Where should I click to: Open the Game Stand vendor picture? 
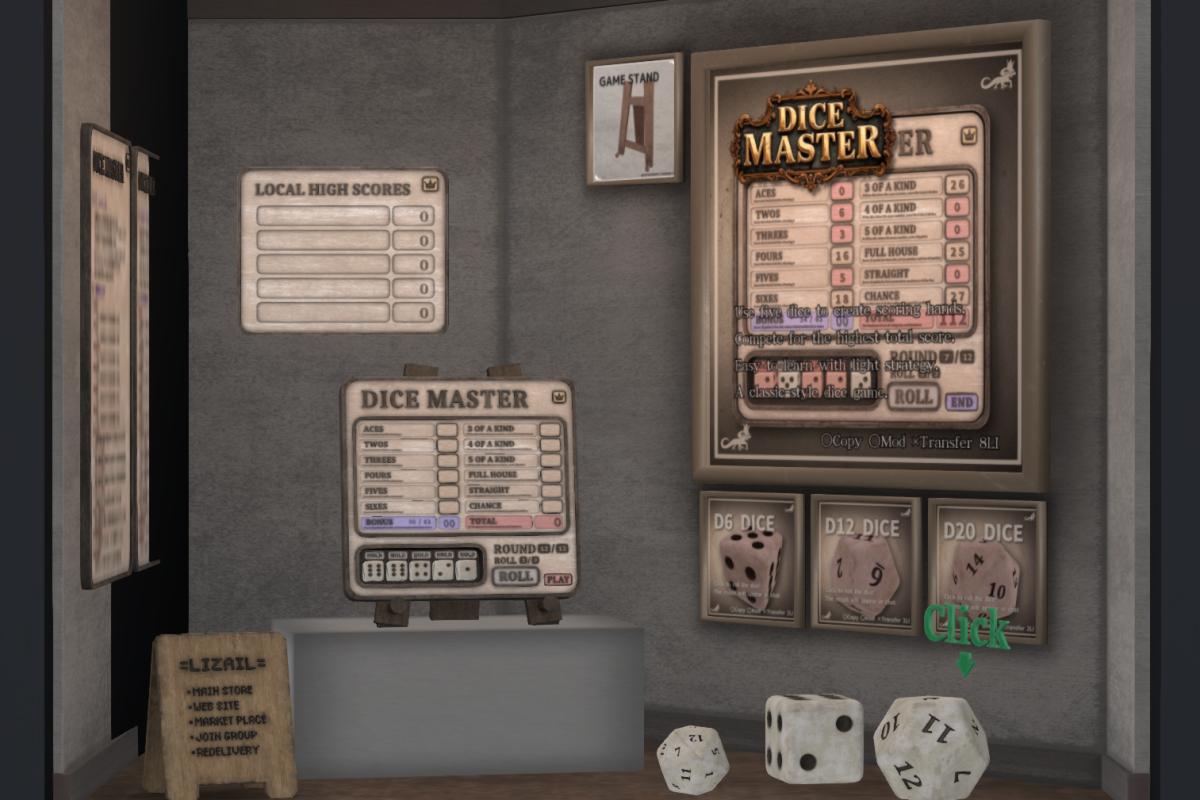pyautogui.click(x=634, y=120)
